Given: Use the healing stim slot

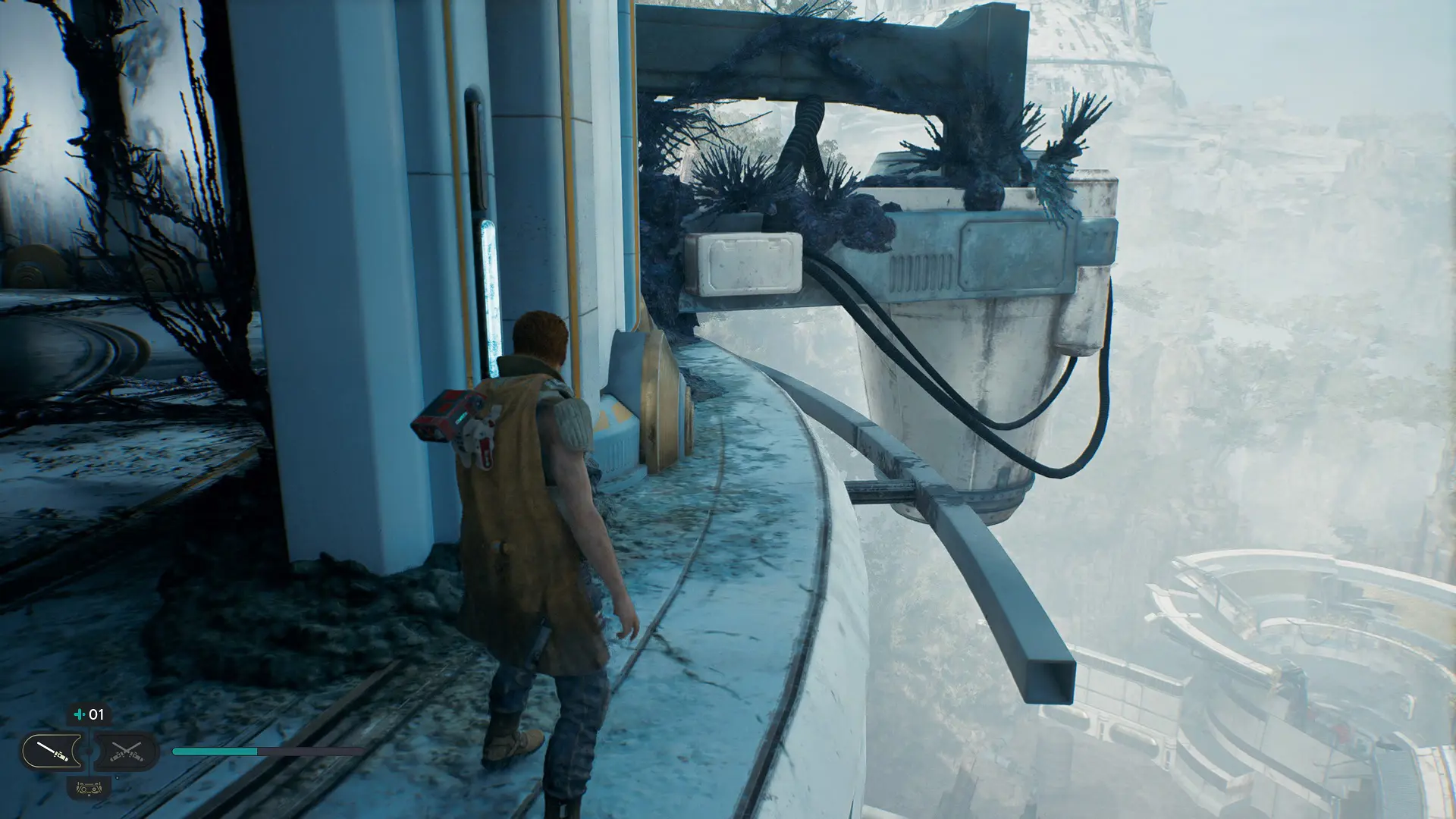Looking at the screenshot, I should pos(89,714).
